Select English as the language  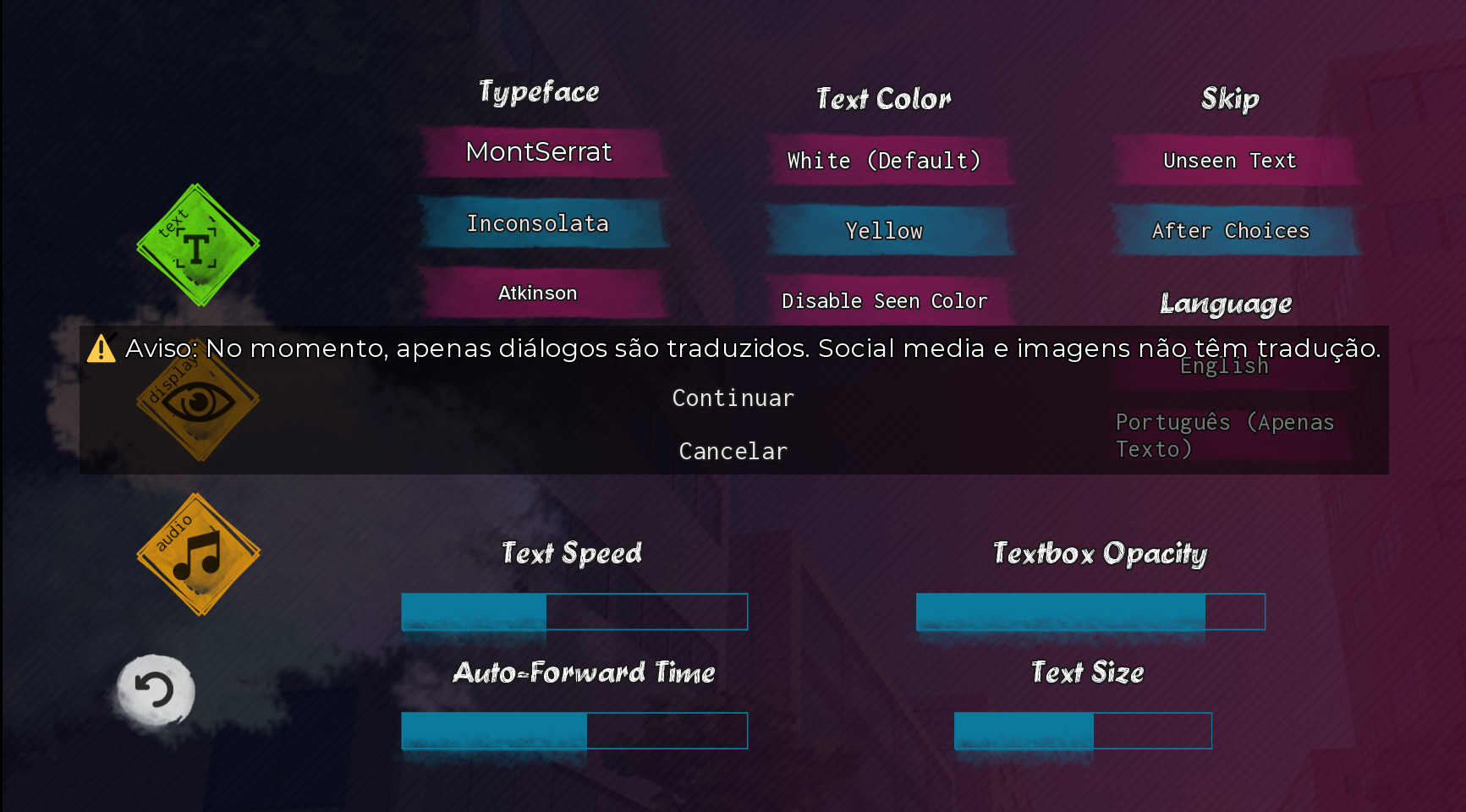[x=1224, y=365]
